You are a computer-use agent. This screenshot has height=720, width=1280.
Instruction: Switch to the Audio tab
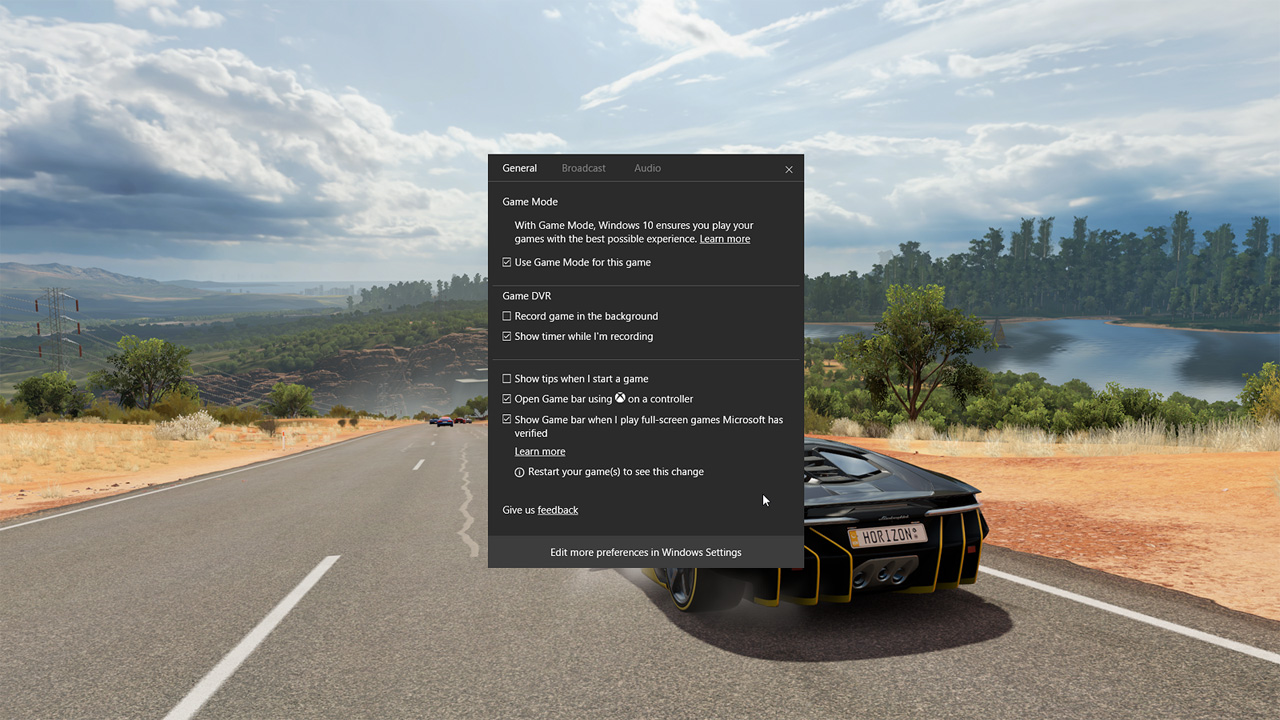point(647,168)
